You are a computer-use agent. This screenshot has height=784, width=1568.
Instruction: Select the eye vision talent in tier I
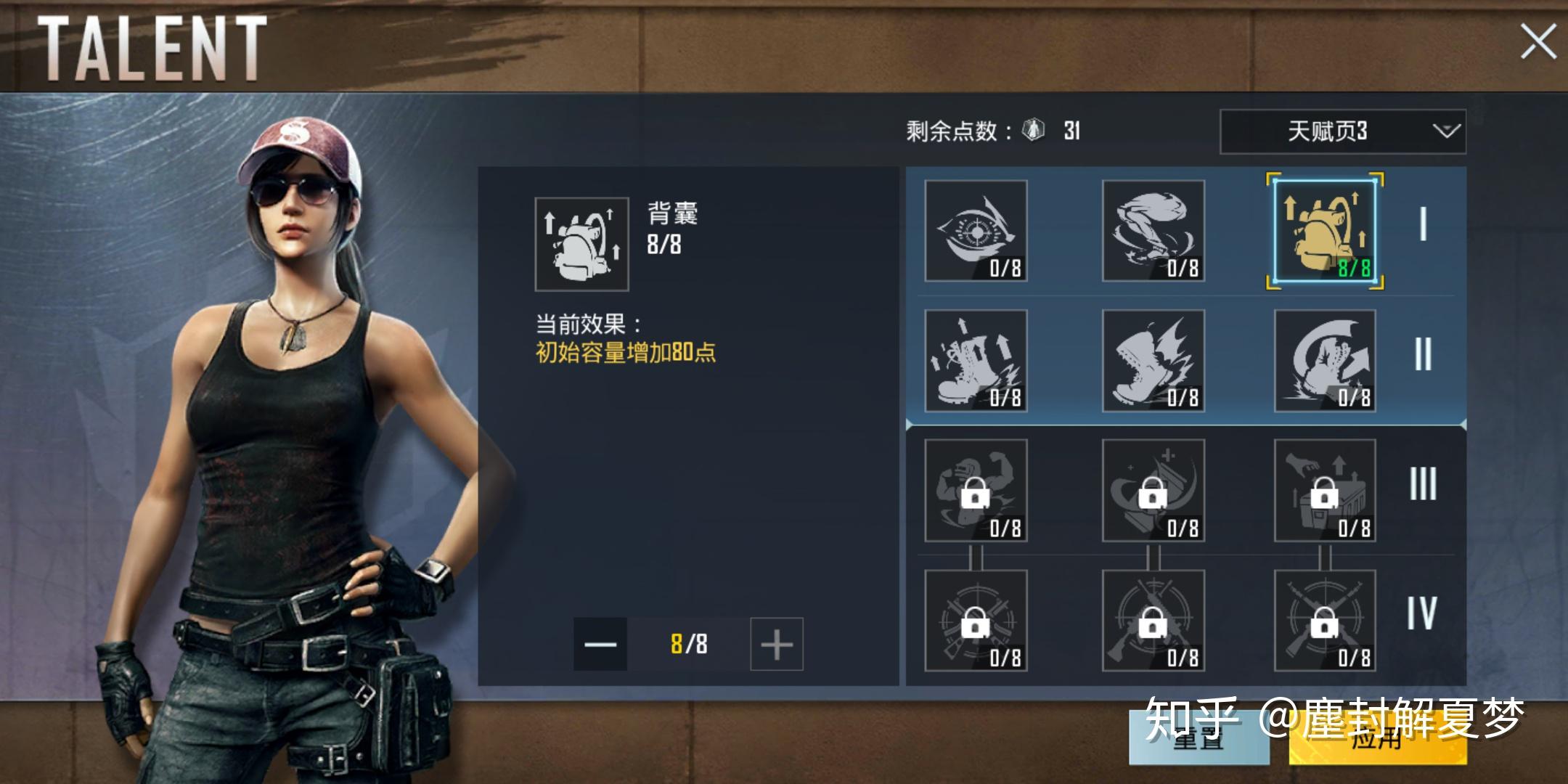click(976, 232)
